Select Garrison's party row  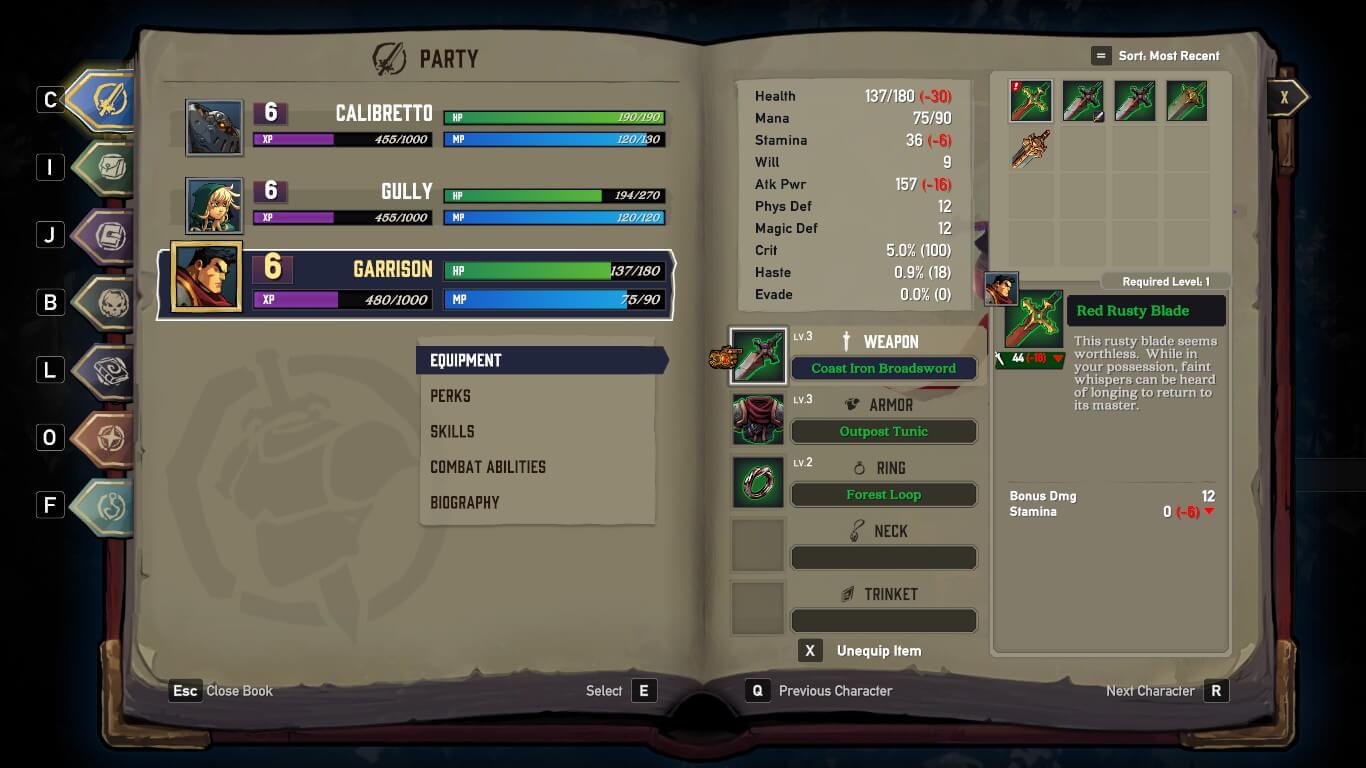(417, 284)
